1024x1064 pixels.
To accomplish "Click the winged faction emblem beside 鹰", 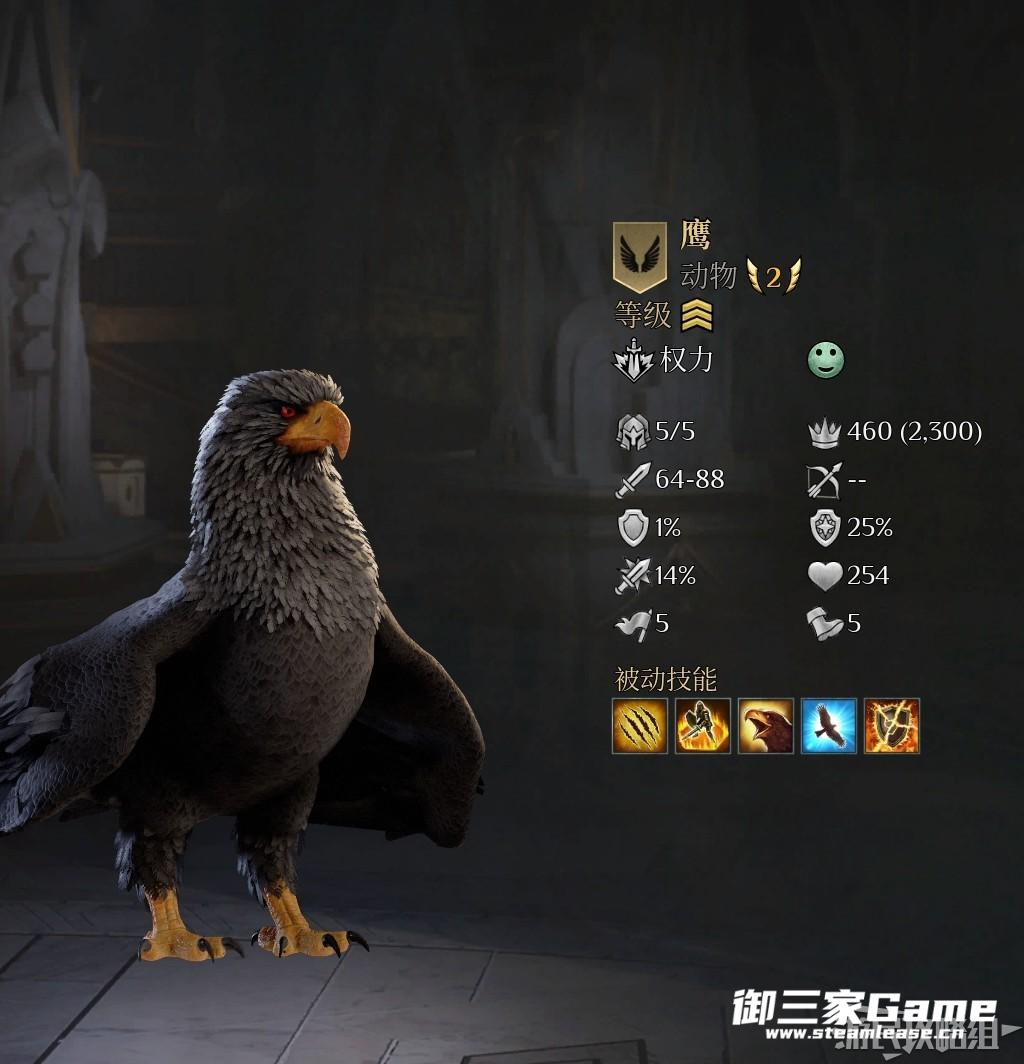I will tap(640, 256).
